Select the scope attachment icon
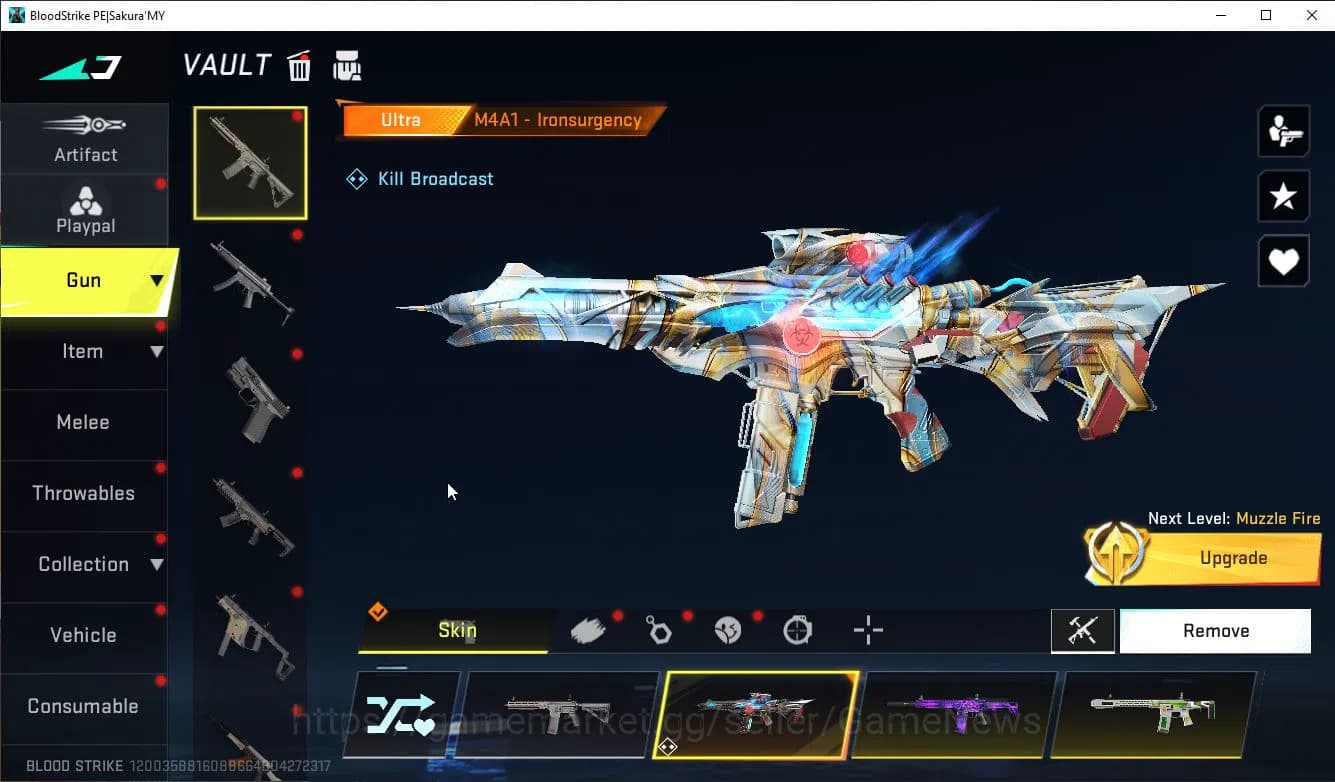Viewport: 1335px width, 782px height. 797,629
